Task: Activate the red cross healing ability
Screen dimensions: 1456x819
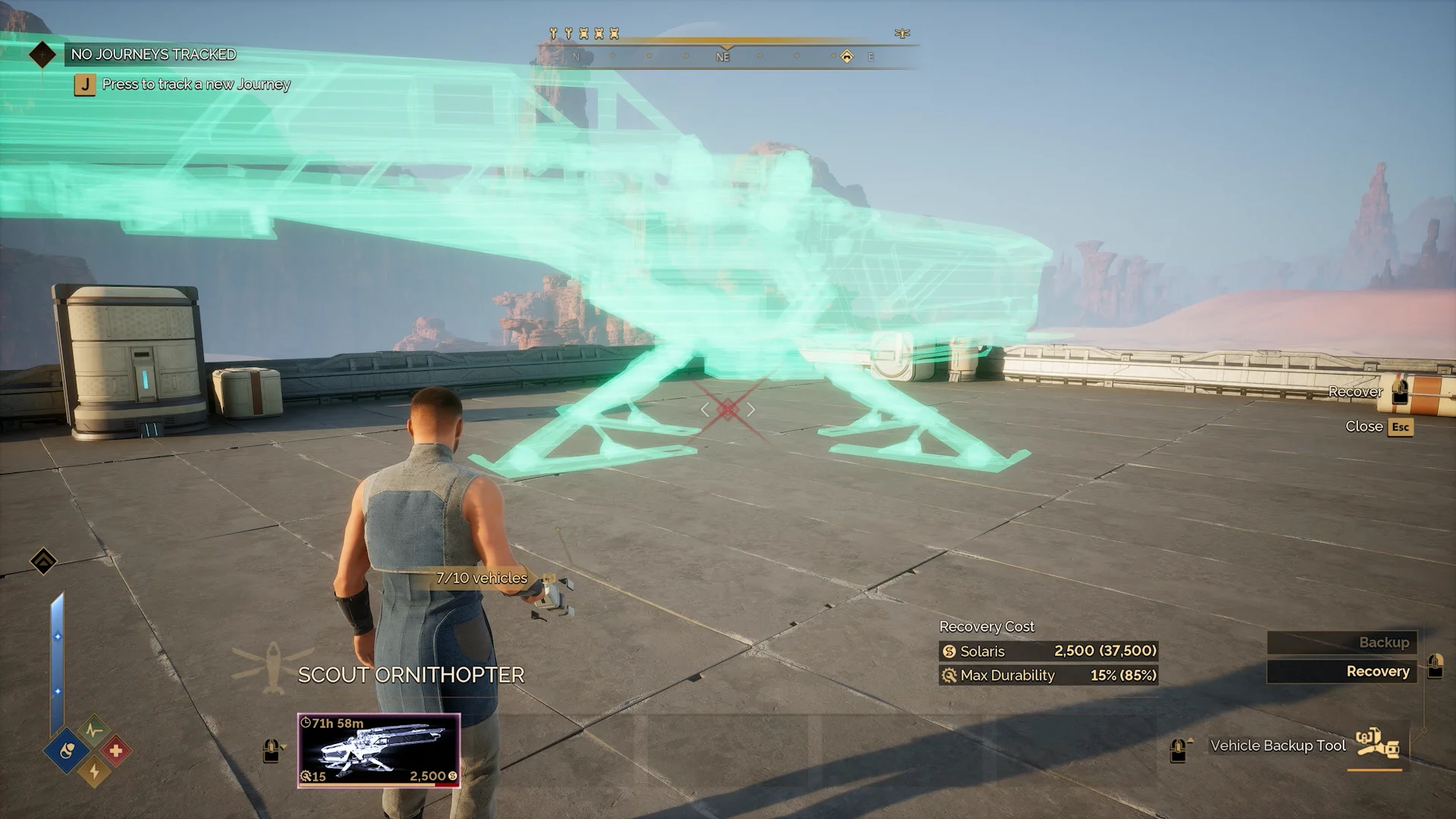Action: pos(115,751)
